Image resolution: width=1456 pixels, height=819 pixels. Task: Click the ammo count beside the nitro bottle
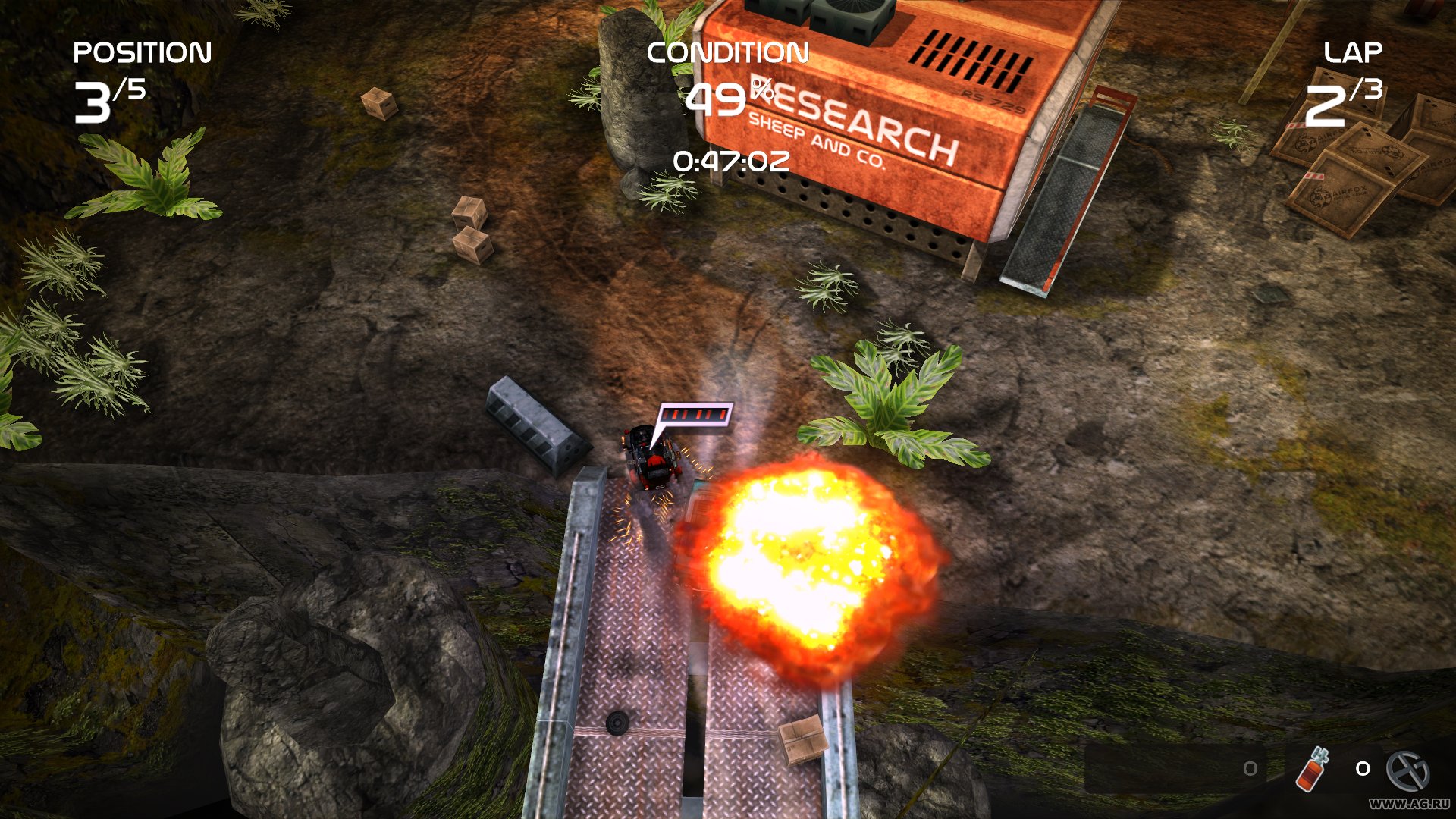[1363, 769]
